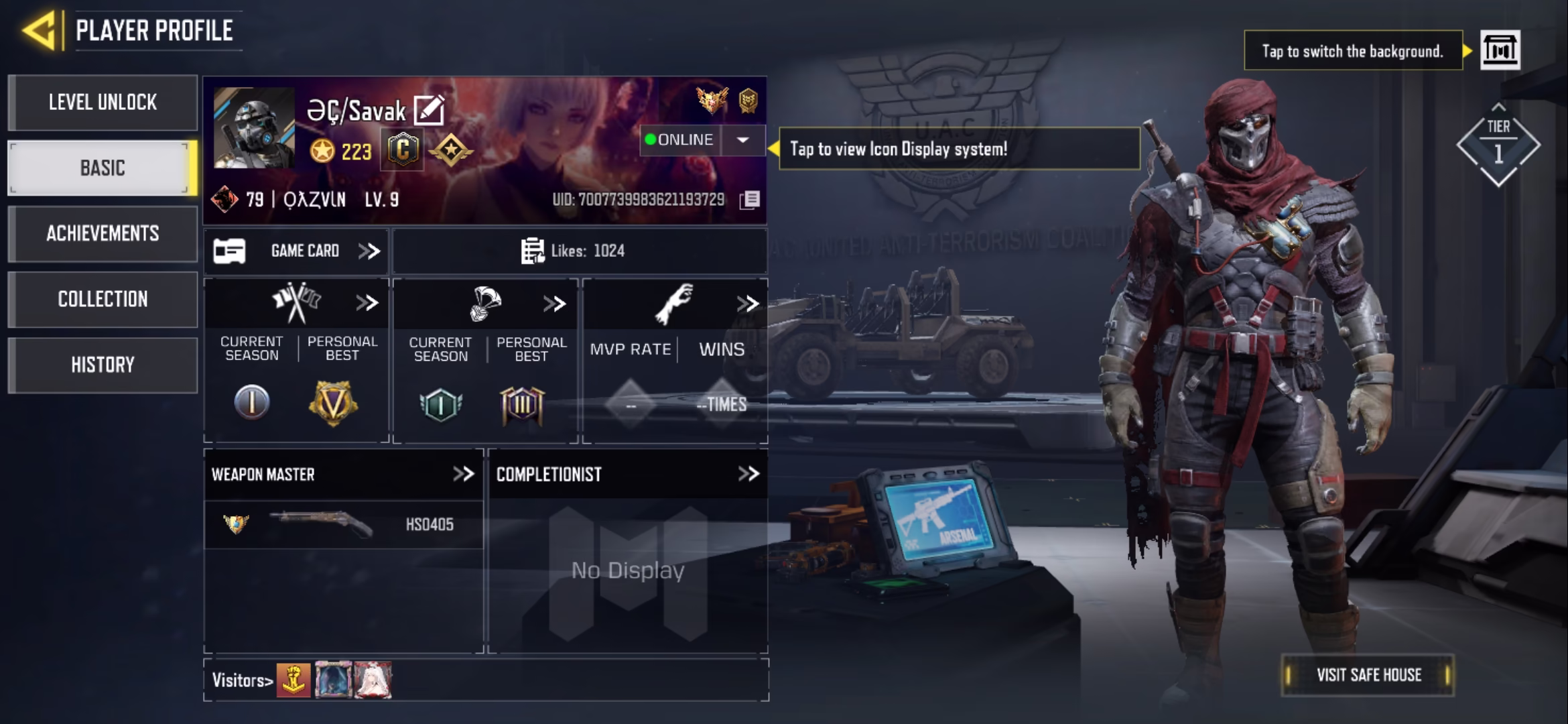Viewport: 1568px width, 724px height.
Task: Switch to the Achievements tab
Action: pyautogui.click(x=103, y=233)
